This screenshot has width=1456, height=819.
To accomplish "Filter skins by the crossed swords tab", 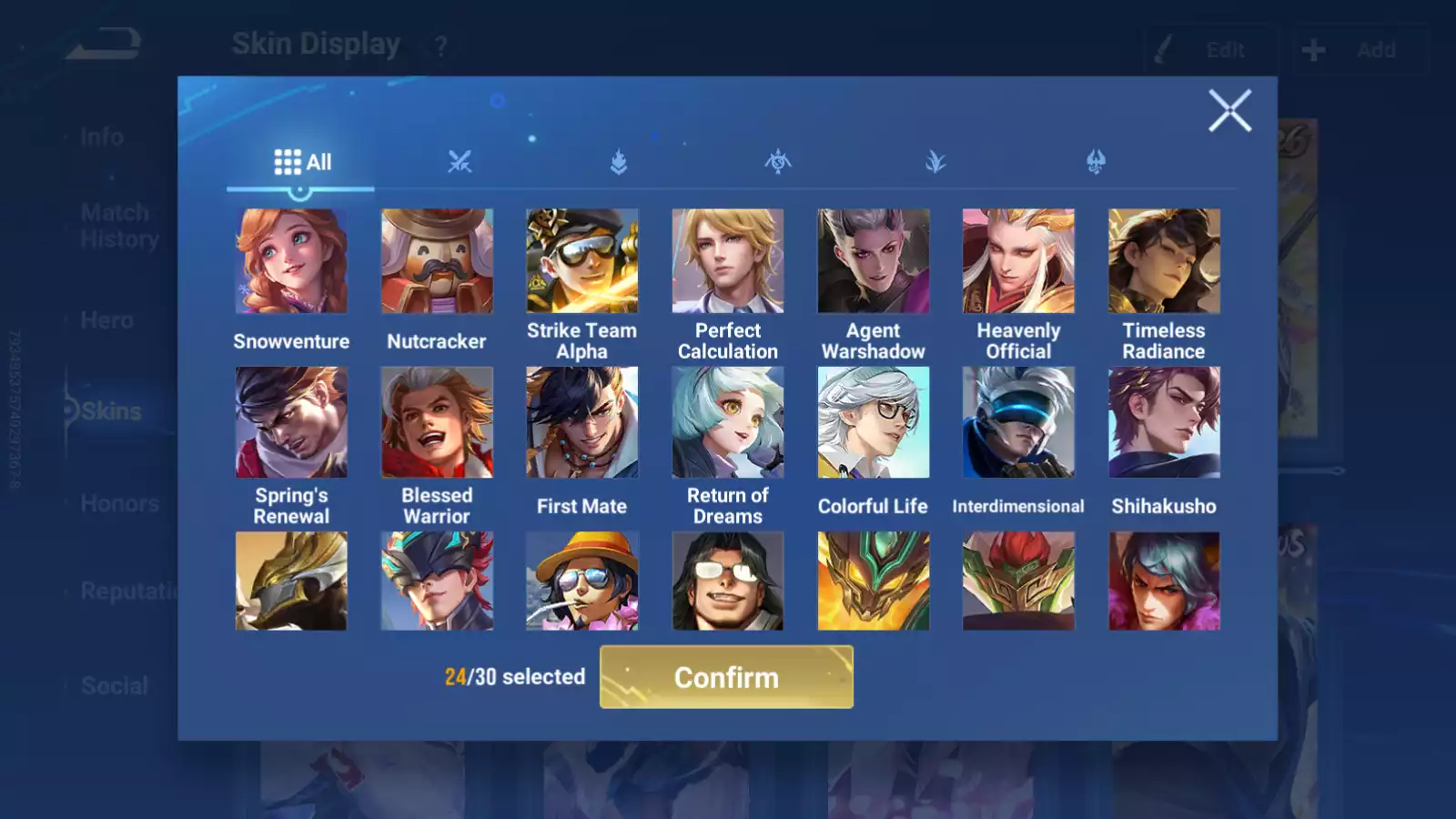I will 460,162.
